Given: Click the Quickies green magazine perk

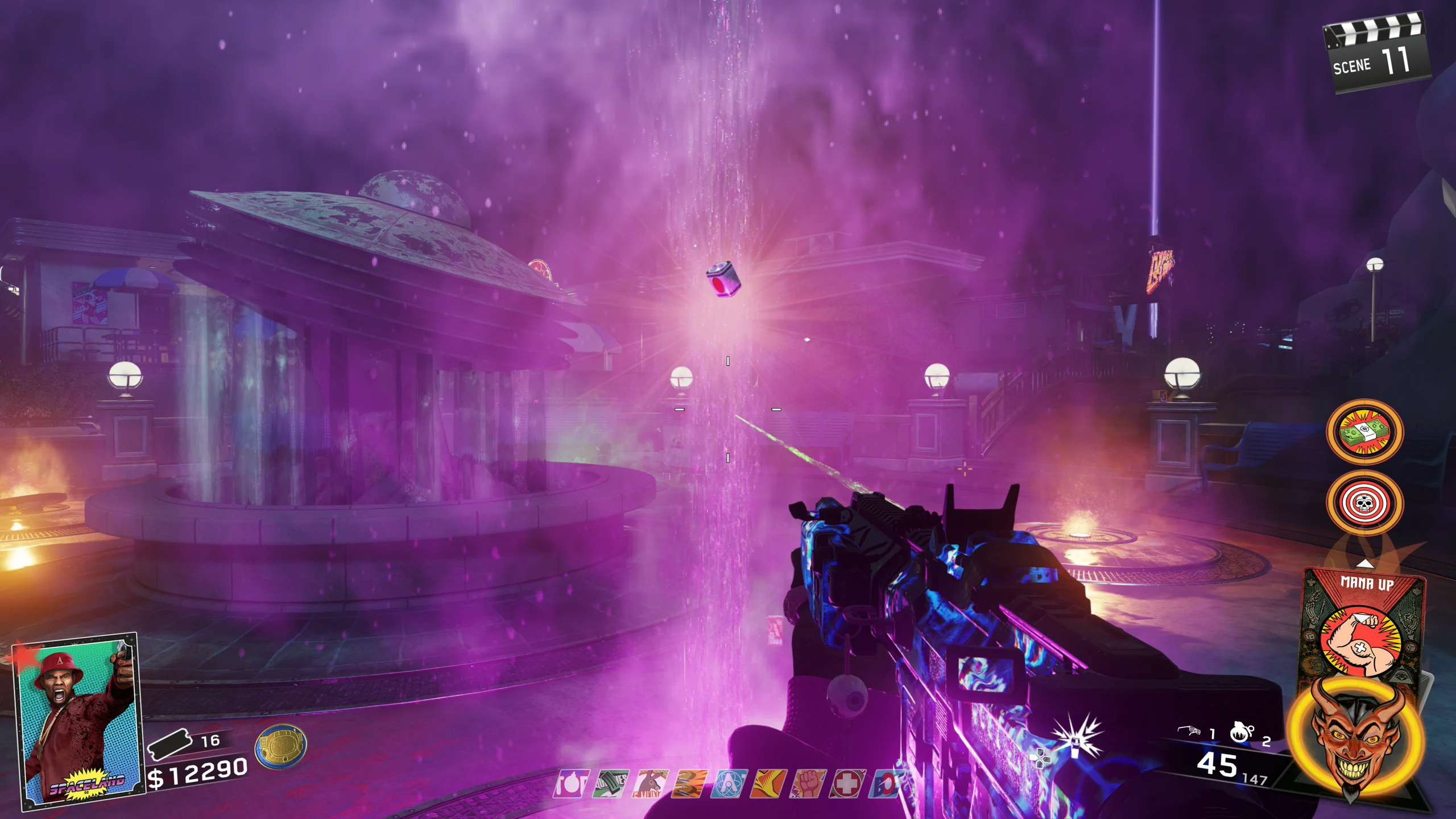Looking at the screenshot, I should tap(611, 784).
